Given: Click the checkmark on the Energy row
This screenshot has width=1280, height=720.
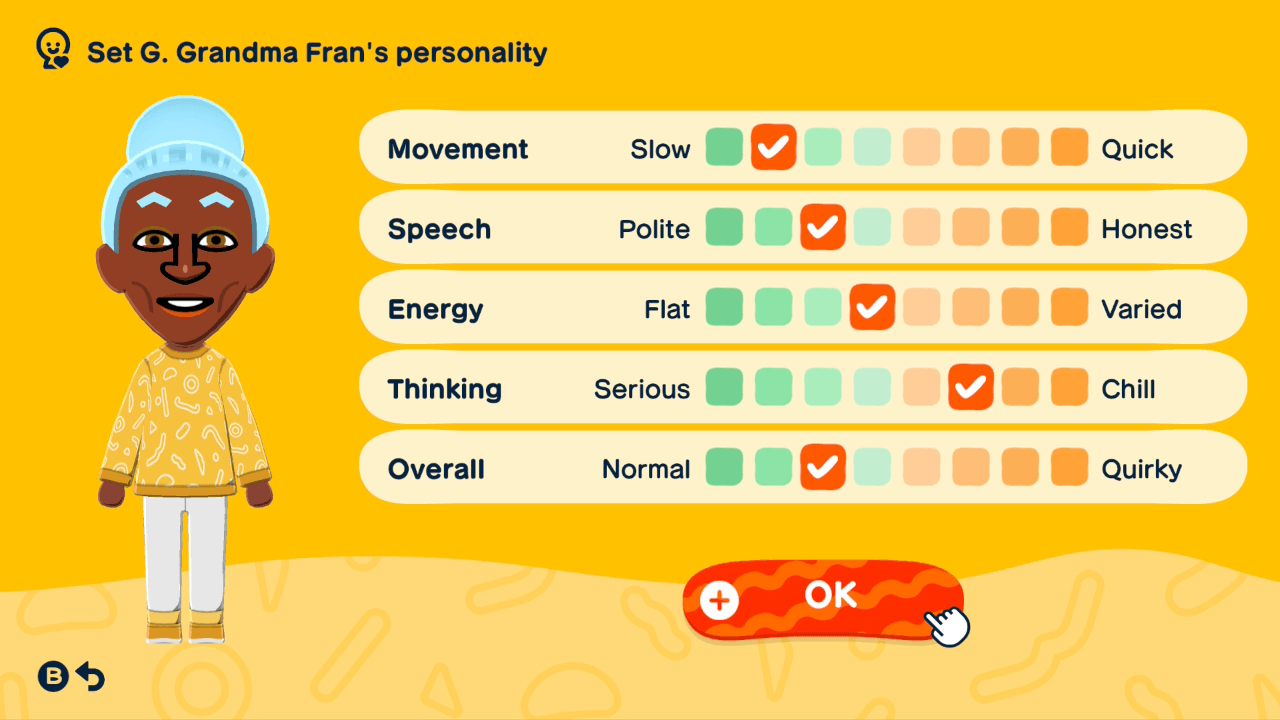Looking at the screenshot, I should pyautogui.click(x=872, y=307).
